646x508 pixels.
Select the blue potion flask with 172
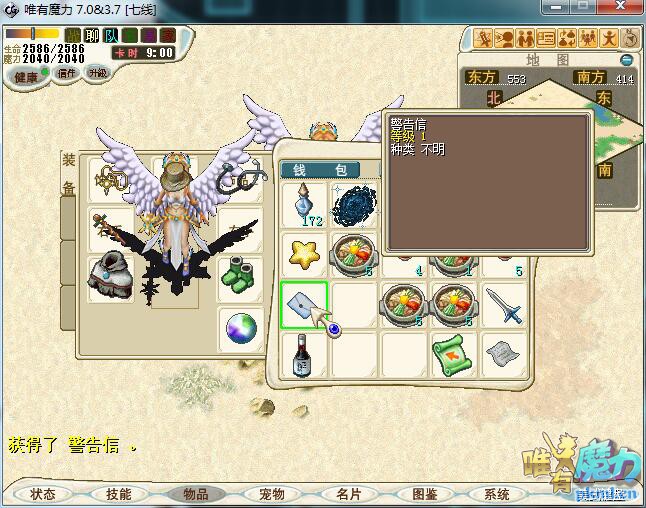[x=304, y=205]
